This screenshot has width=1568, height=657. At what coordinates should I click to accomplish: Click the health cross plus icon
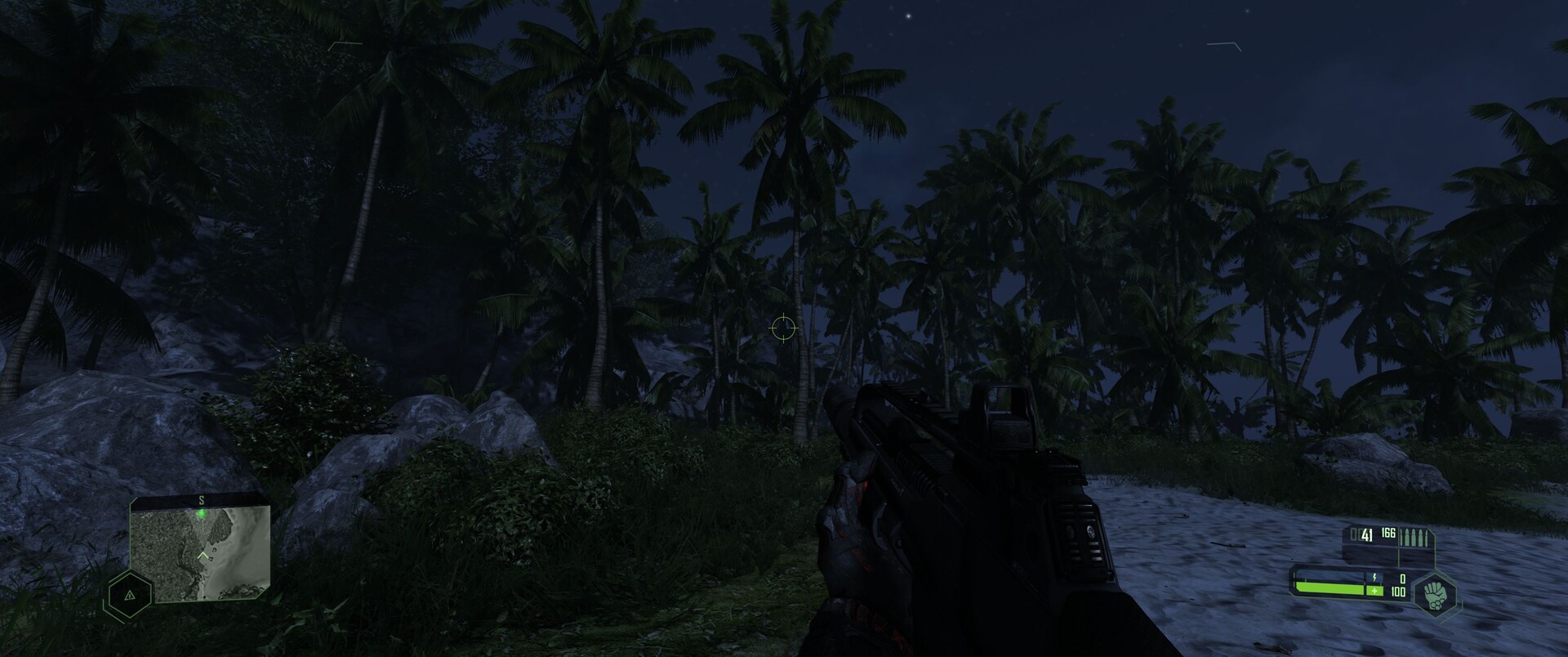[x=1374, y=591]
